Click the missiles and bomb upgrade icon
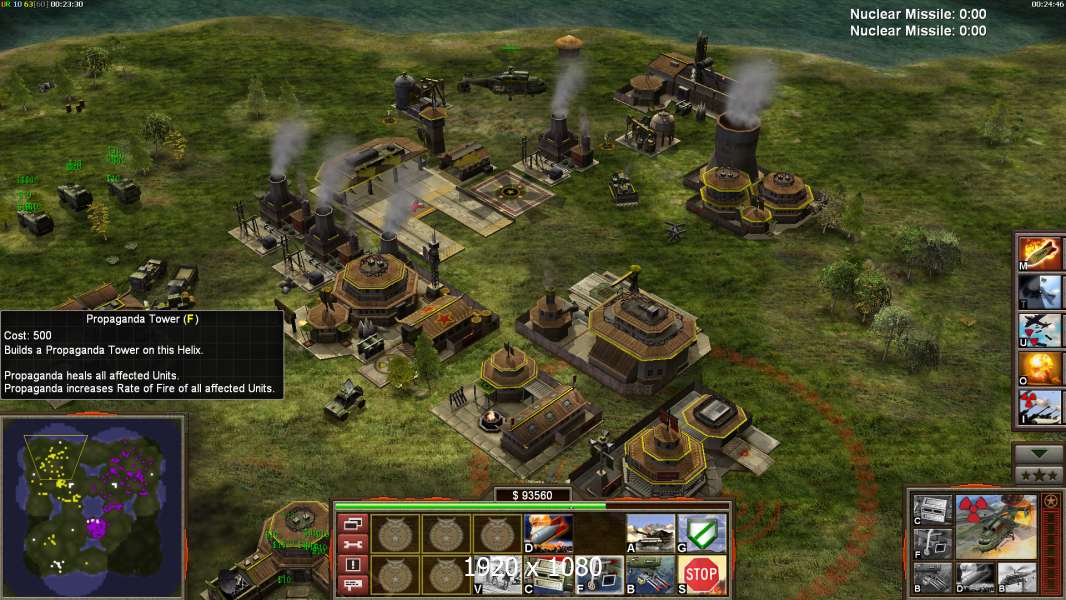 (x=650, y=575)
